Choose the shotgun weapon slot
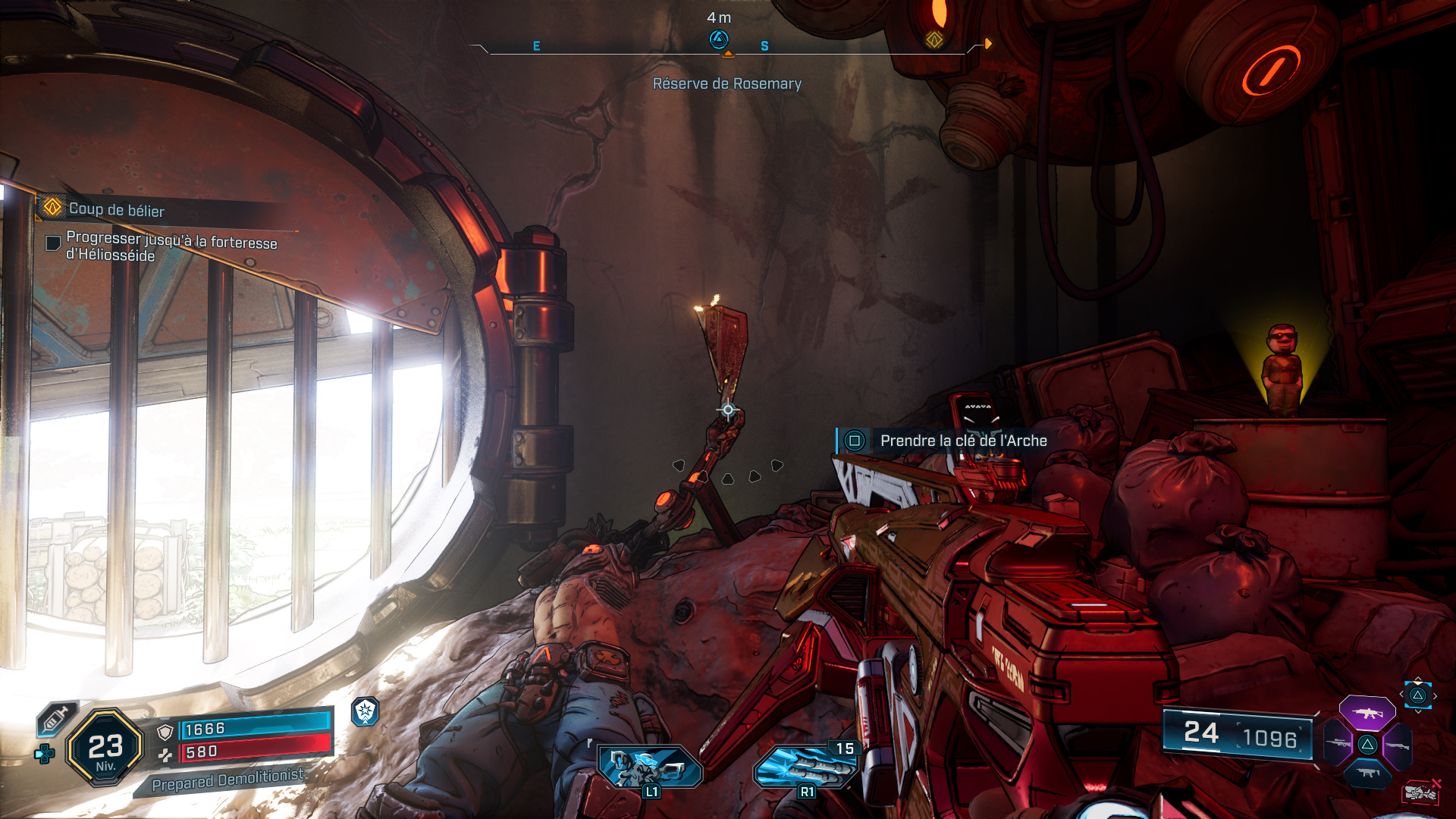This screenshot has width=1456, height=819. point(1397,745)
